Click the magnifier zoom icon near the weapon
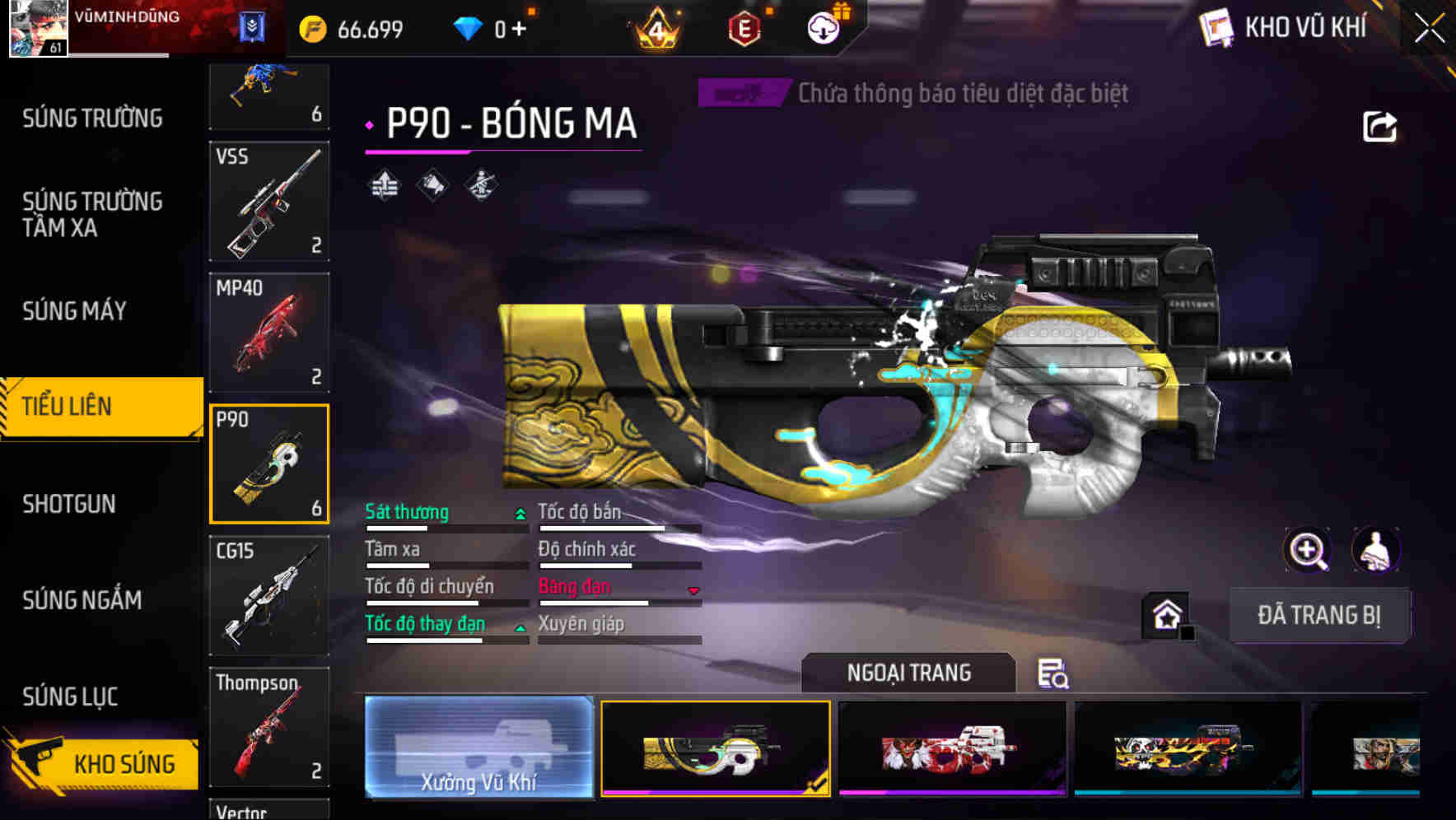 [1306, 550]
